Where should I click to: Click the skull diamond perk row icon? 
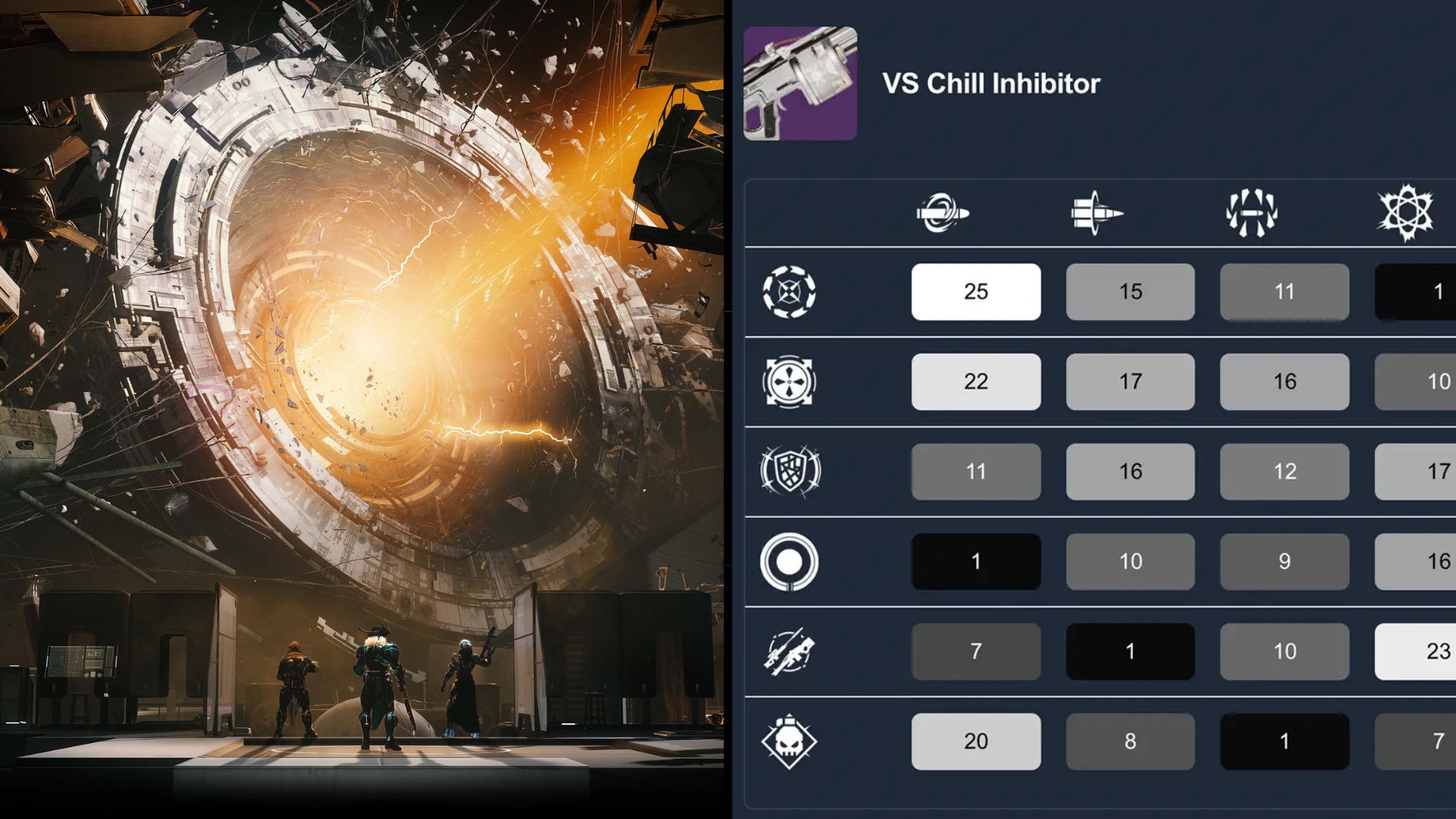[x=792, y=741]
